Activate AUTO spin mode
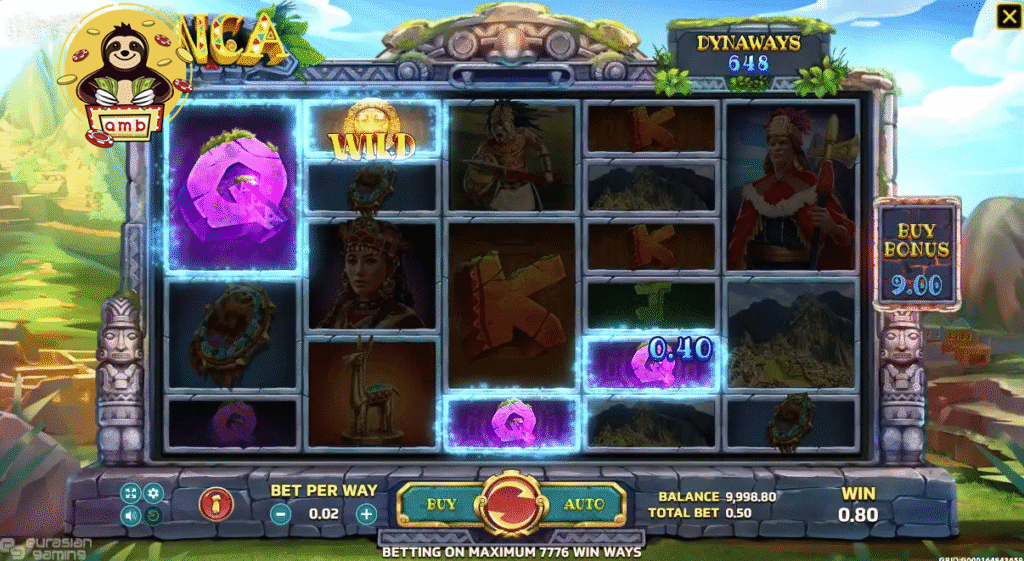This screenshot has height=561, width=1024. 584,504
